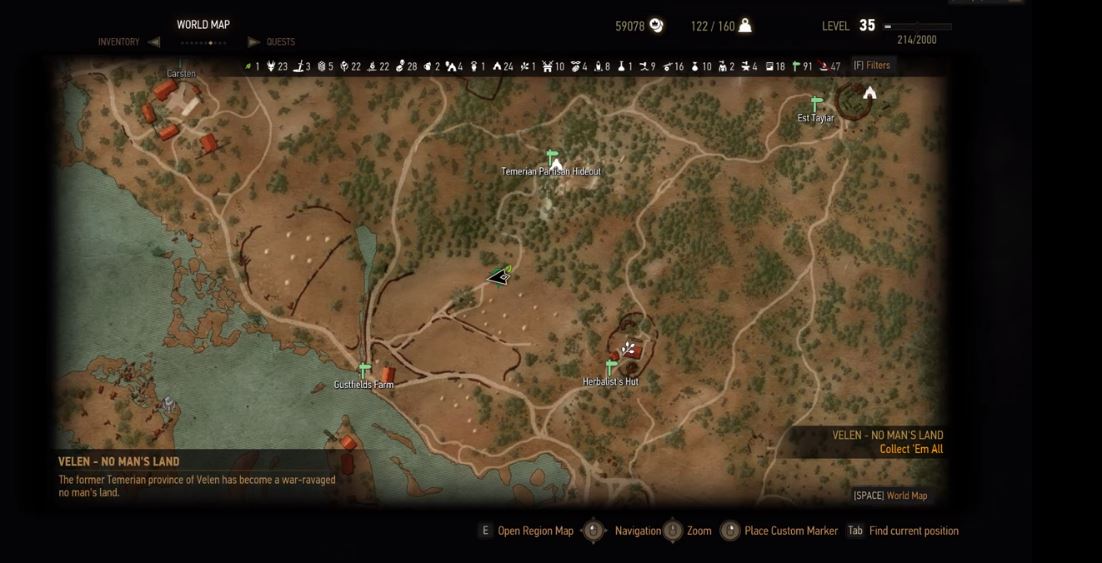Select the Temerian Partisan Hideout signpost
Viewport: 1102px width, 563px height.
551,157
